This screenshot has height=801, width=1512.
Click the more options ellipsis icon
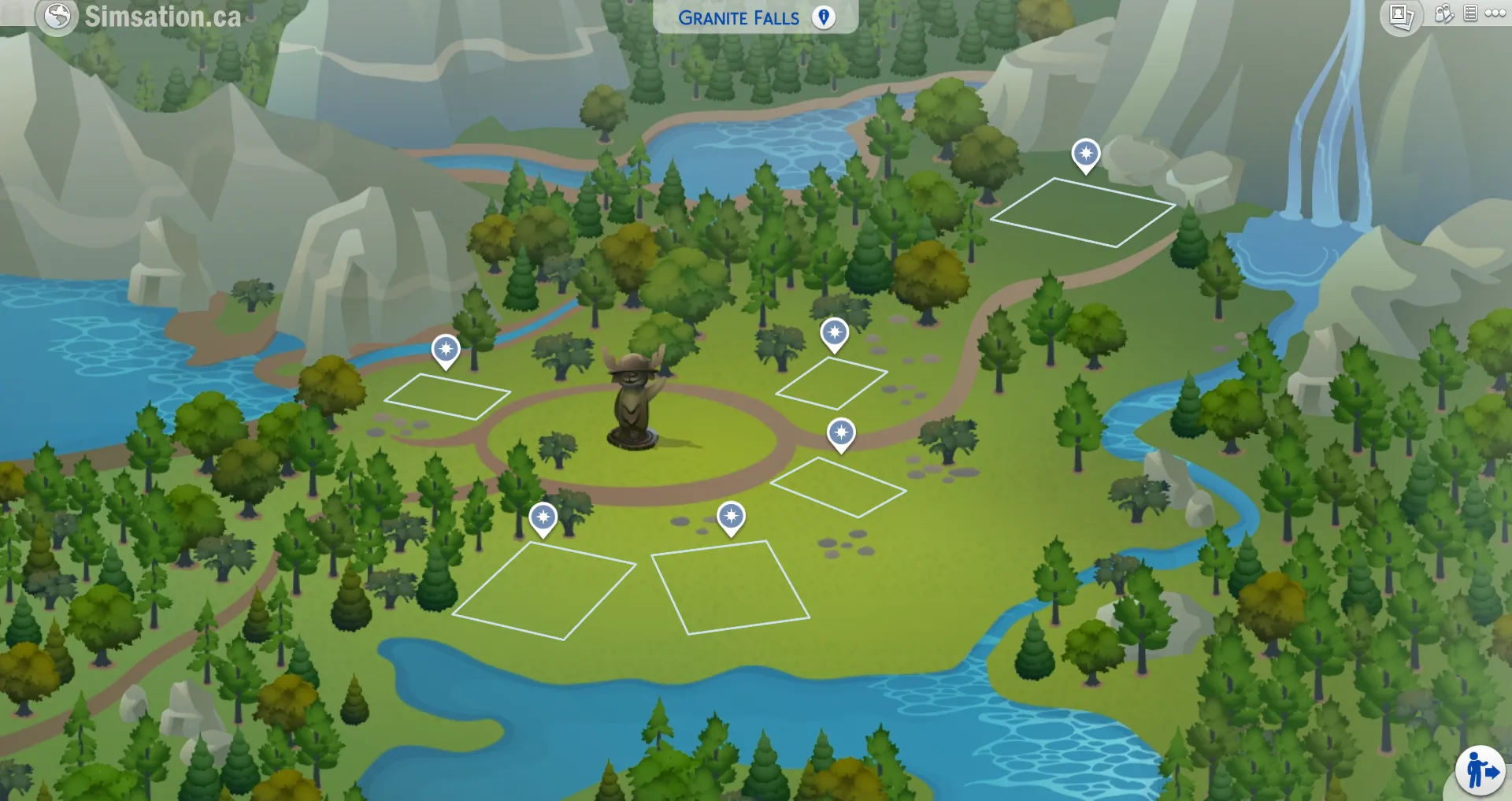(1495, 13)
